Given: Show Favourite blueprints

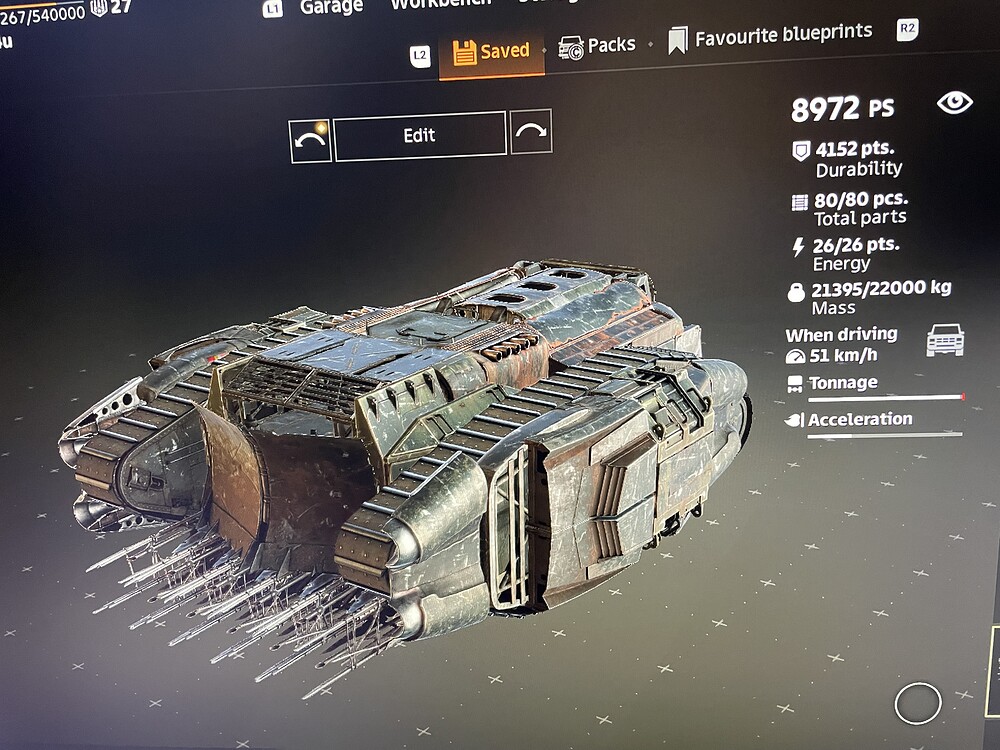Looking at the screenshot, I should pyautogui.click(x=770, y=37).
